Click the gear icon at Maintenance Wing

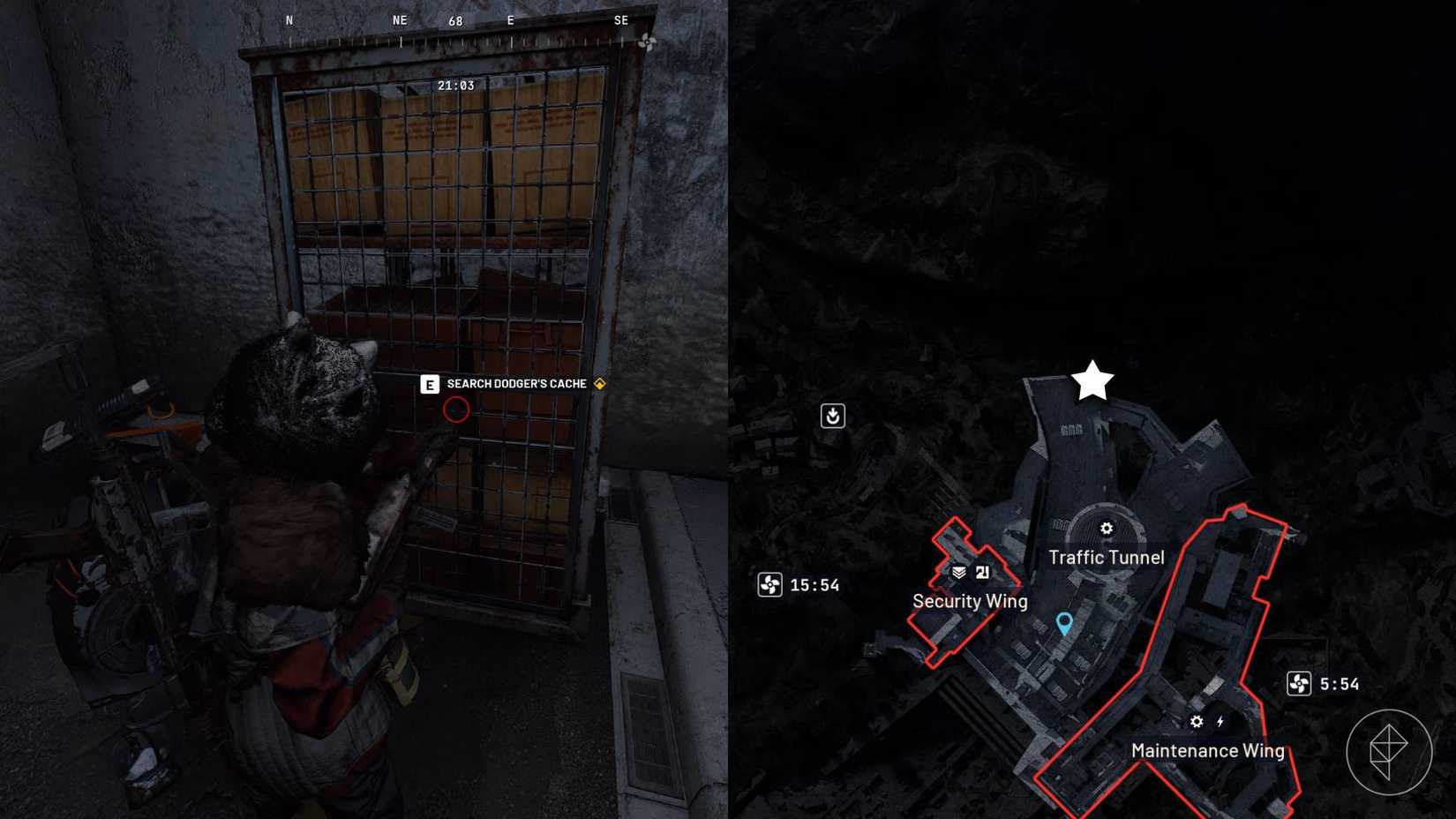pyautogui.click(x=1196, y=721)
